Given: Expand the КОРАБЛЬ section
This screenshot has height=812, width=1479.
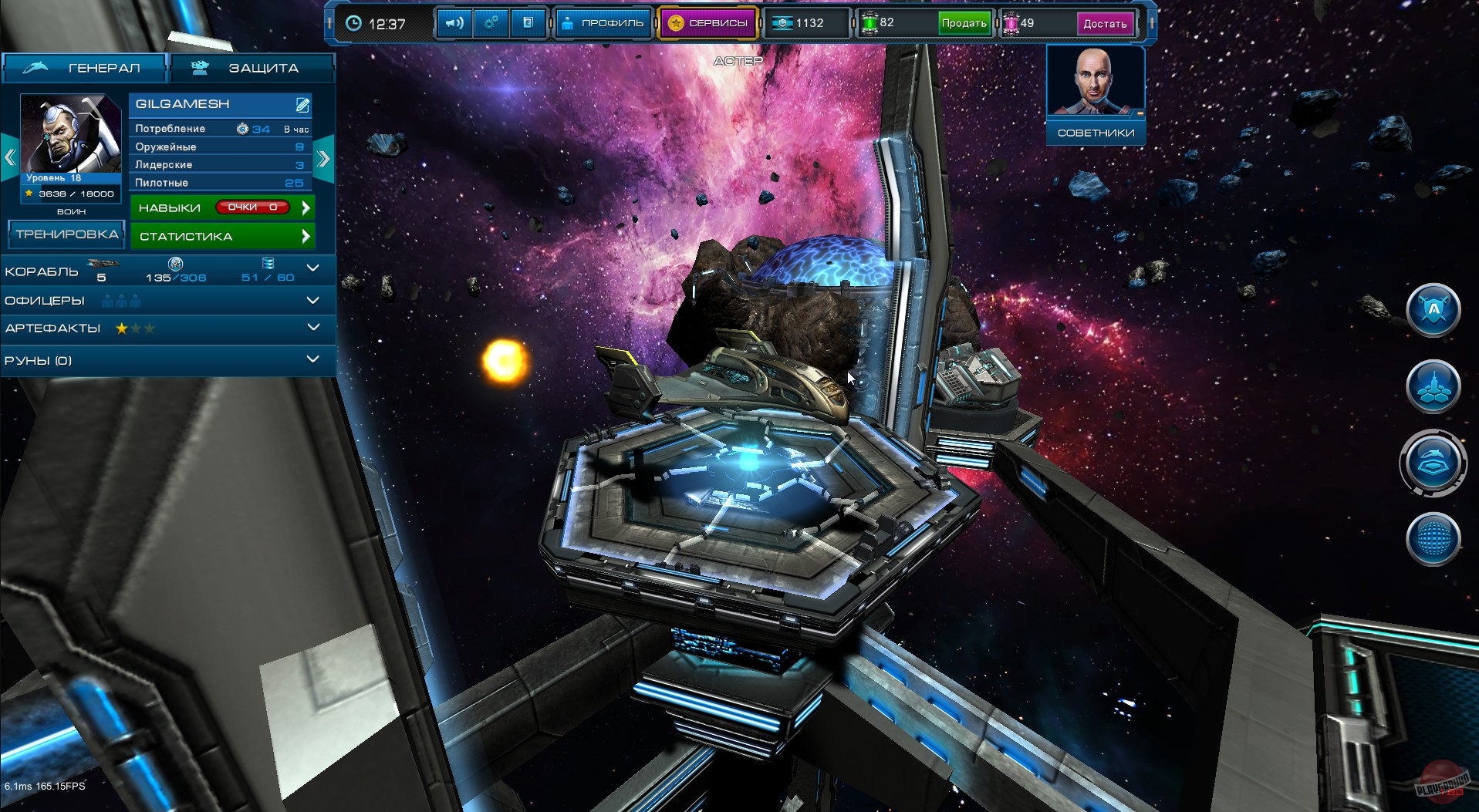Looking at the screenshot, I should (312, 269).
